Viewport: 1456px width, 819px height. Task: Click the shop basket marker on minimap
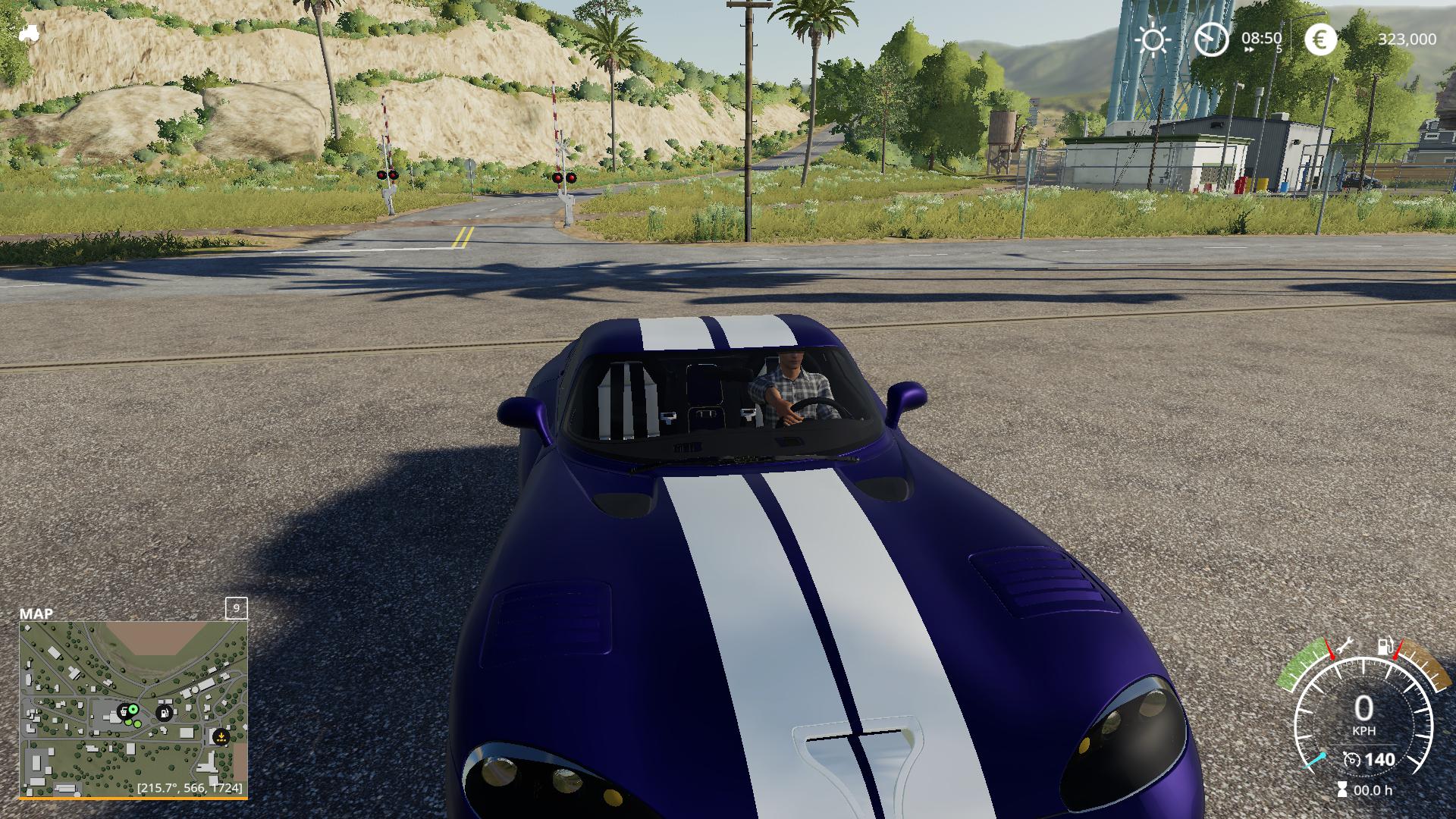pyautogui.click(x=123, y=712)
